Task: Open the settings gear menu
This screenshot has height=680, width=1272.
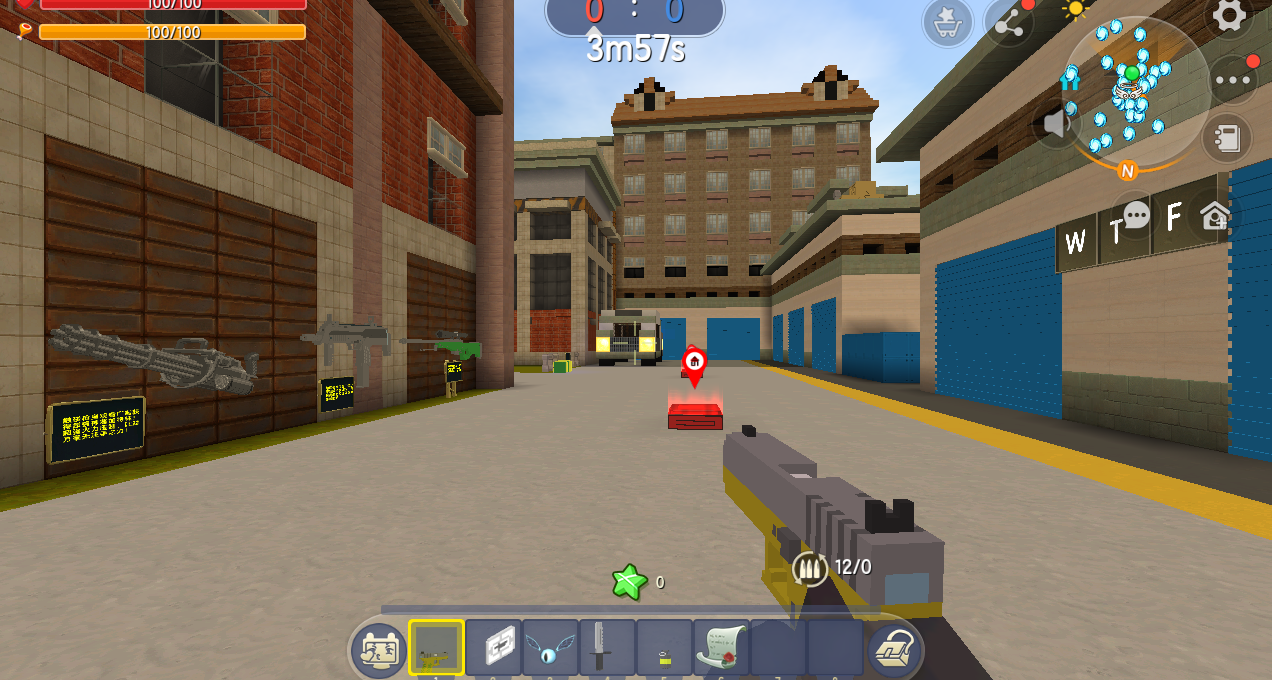Action: coord(1229,15)
